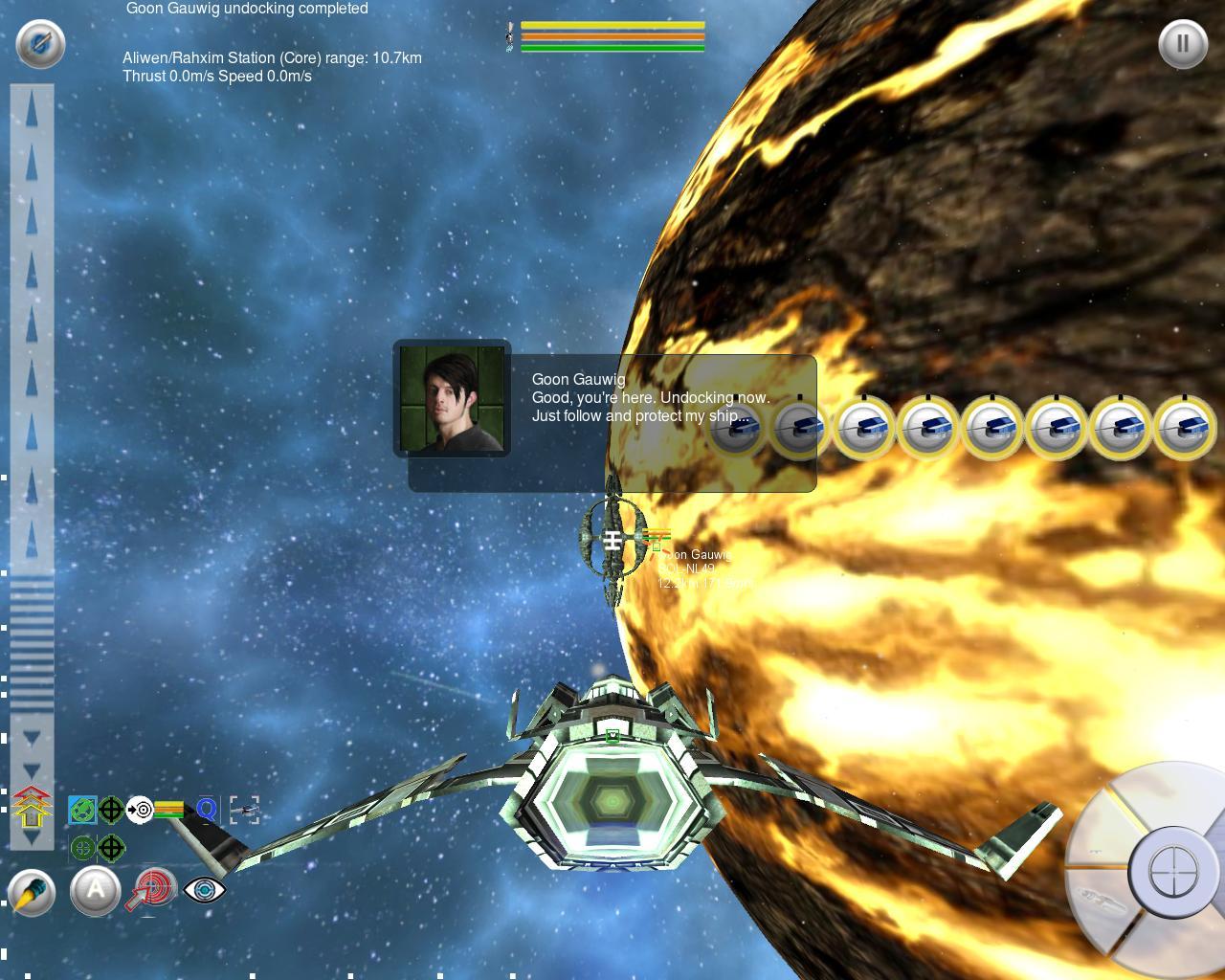The height and width of the screenshot is (980, 1225).
Task: Set throttle on the vertical thrust slider
Action: coord(32,459)
